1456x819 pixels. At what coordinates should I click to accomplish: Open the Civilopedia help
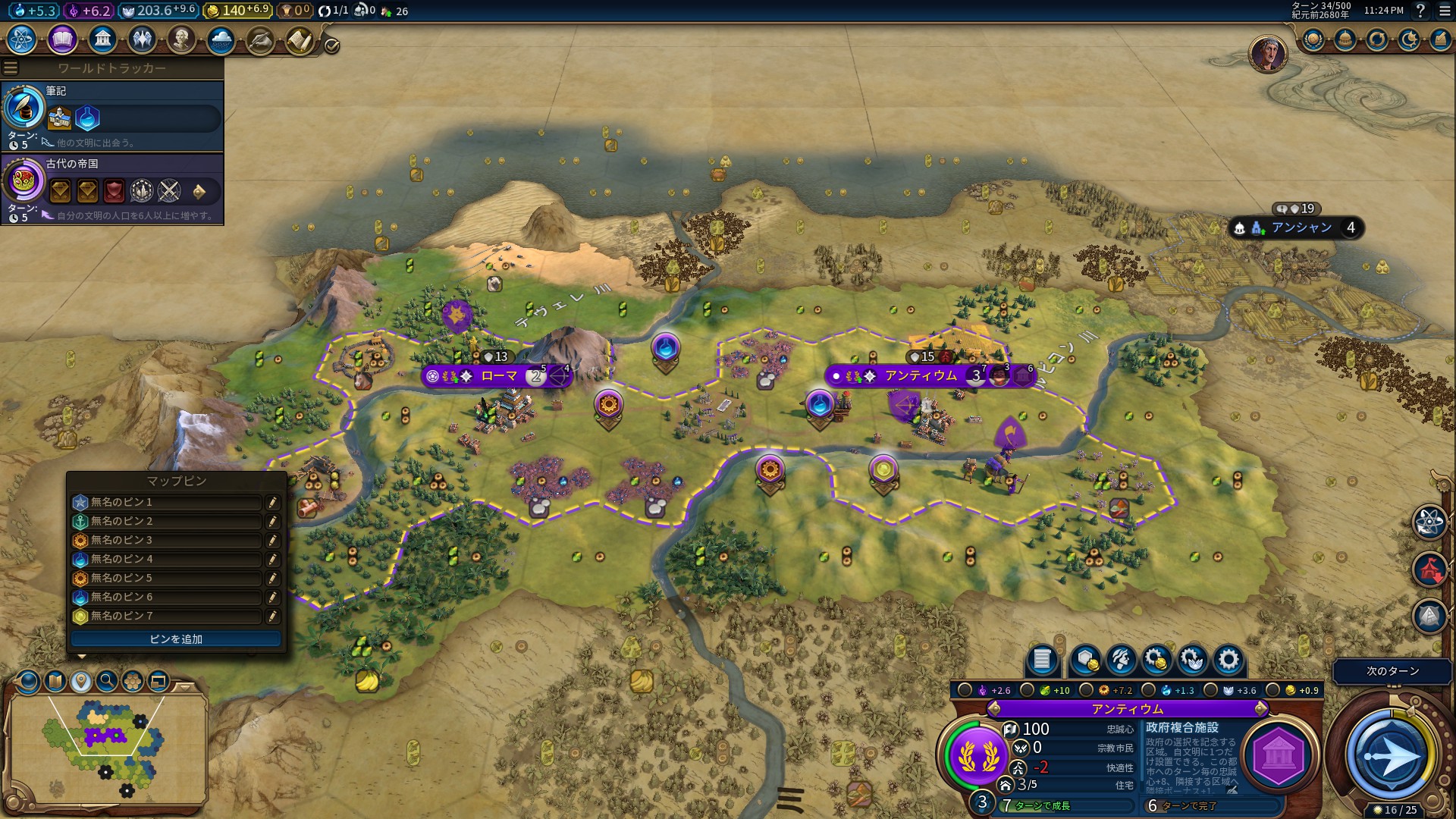pyautogui.click(x=1420, y=11)
